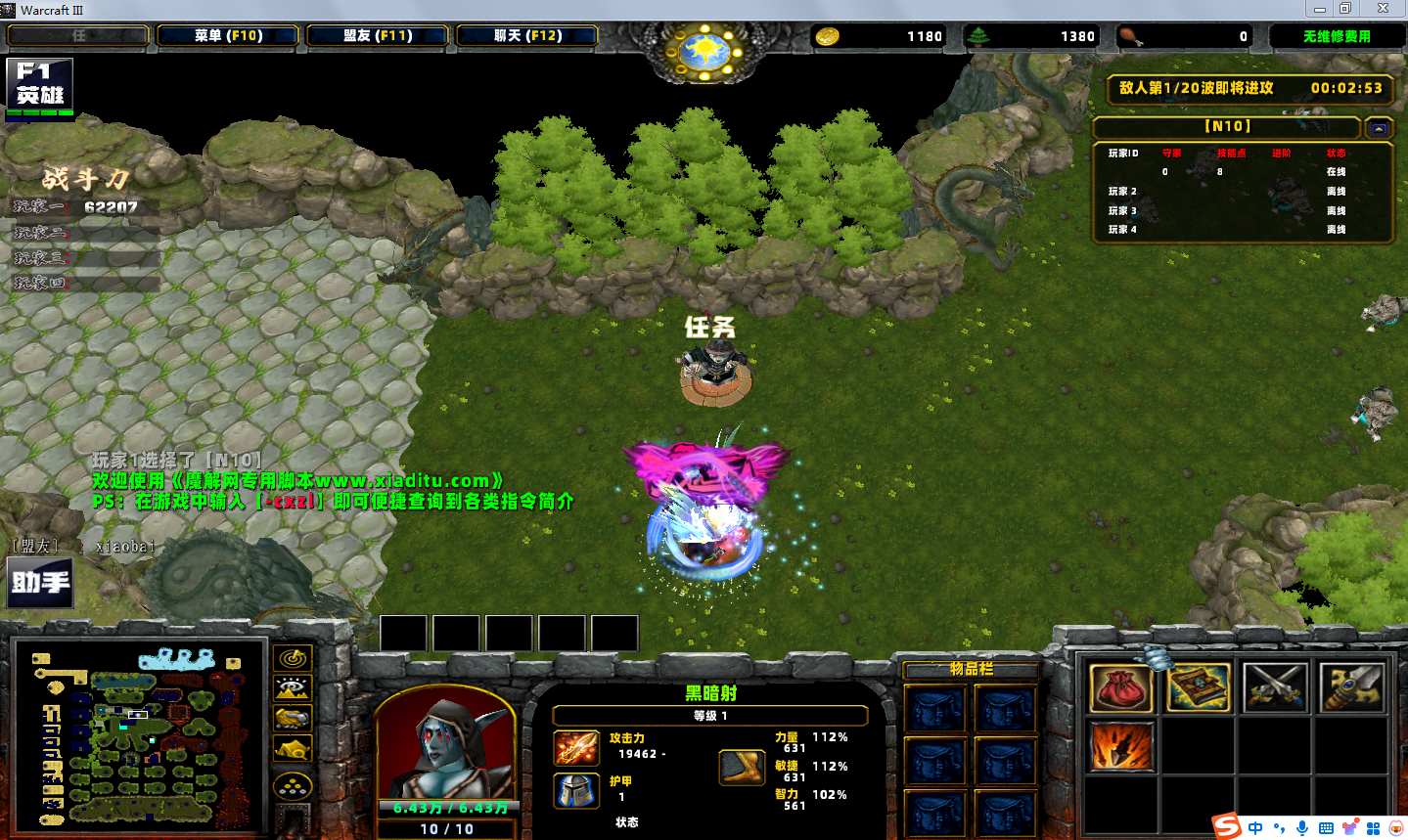Open the 聊天 (F12) chat log
This screenshot has width=1408, height=840.
pyautogui.click(x=527, y=36)
